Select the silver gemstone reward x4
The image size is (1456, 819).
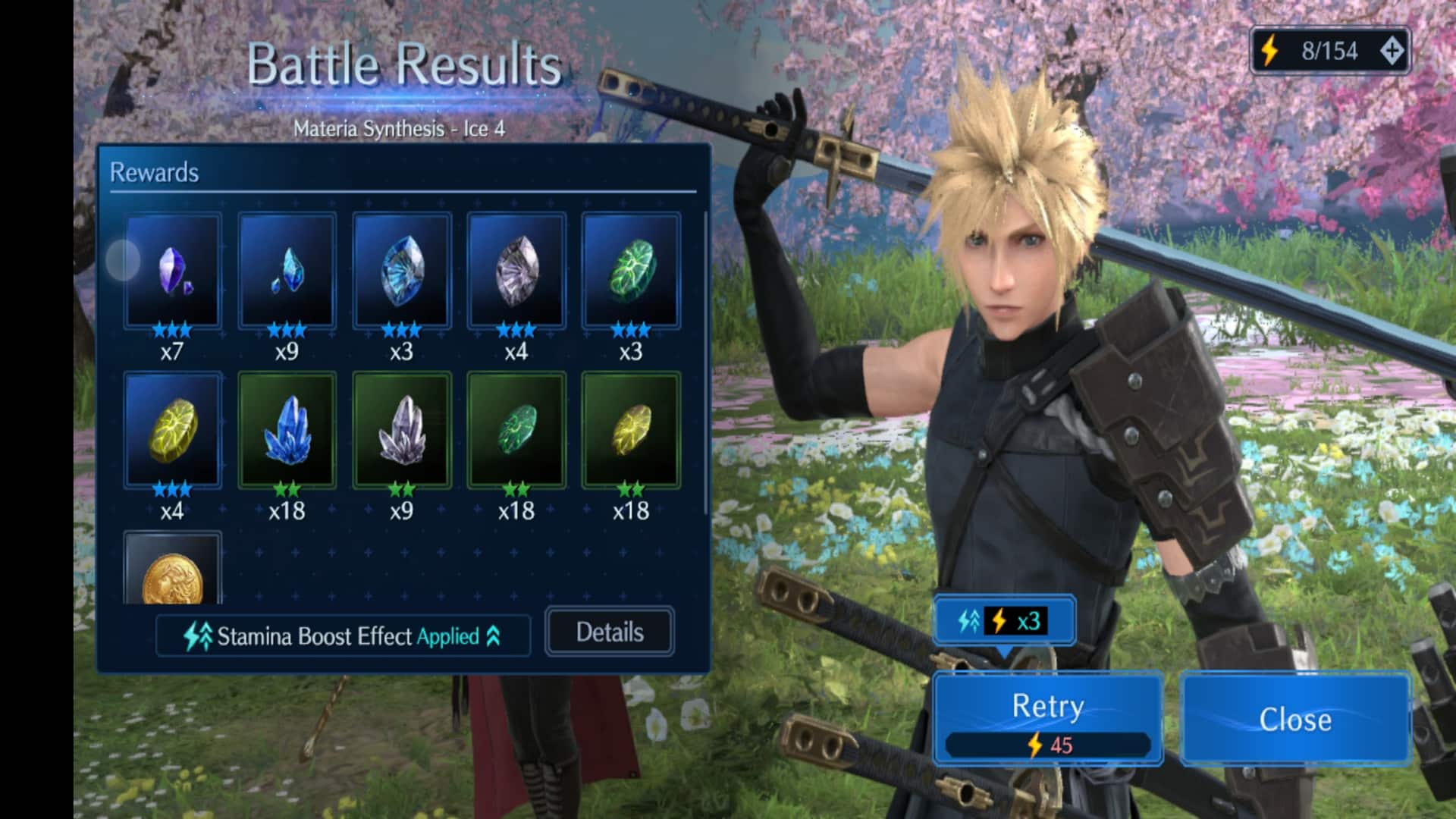(x=517, y=271)
